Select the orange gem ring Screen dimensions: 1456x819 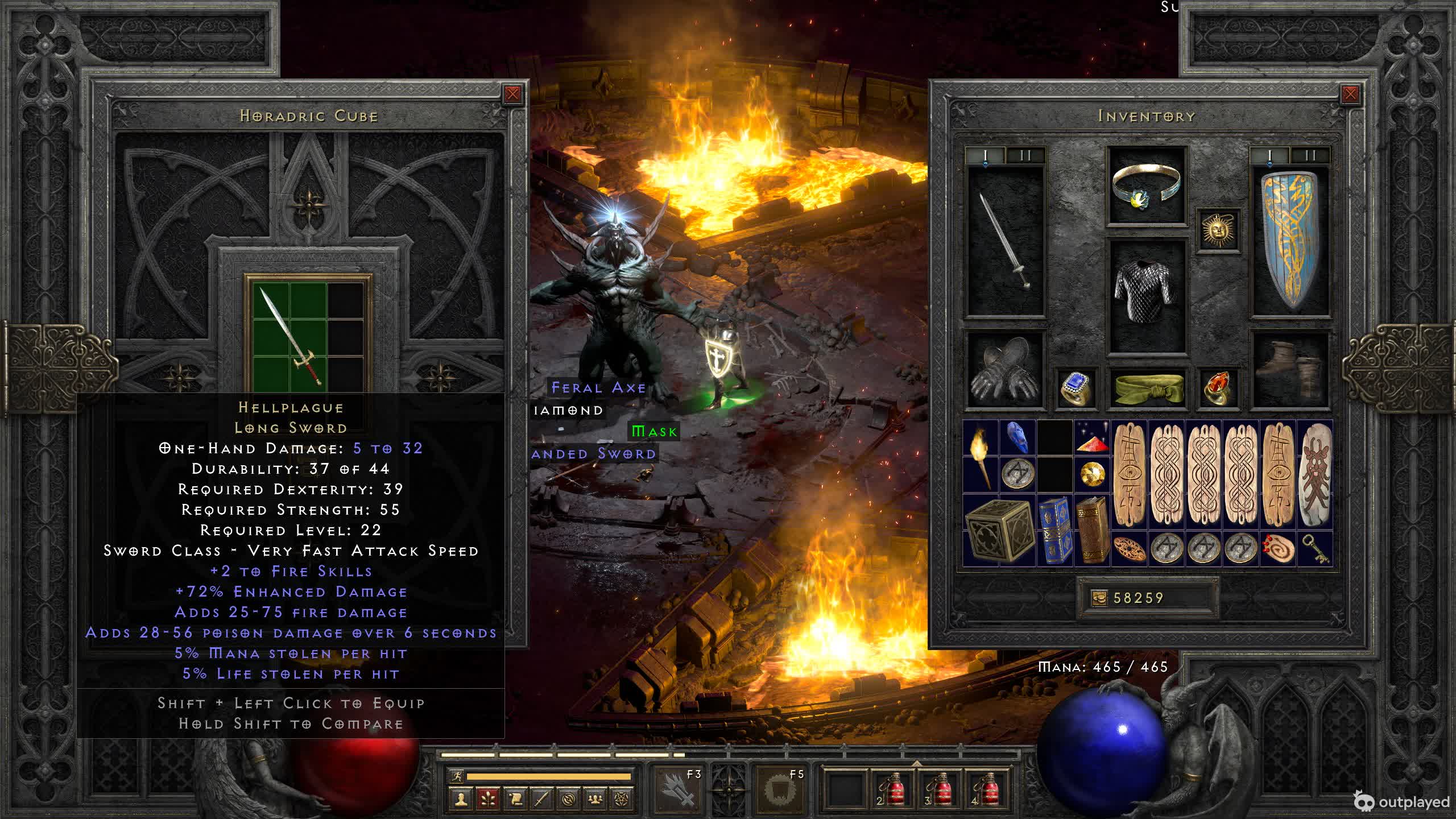click(1218, 388)
